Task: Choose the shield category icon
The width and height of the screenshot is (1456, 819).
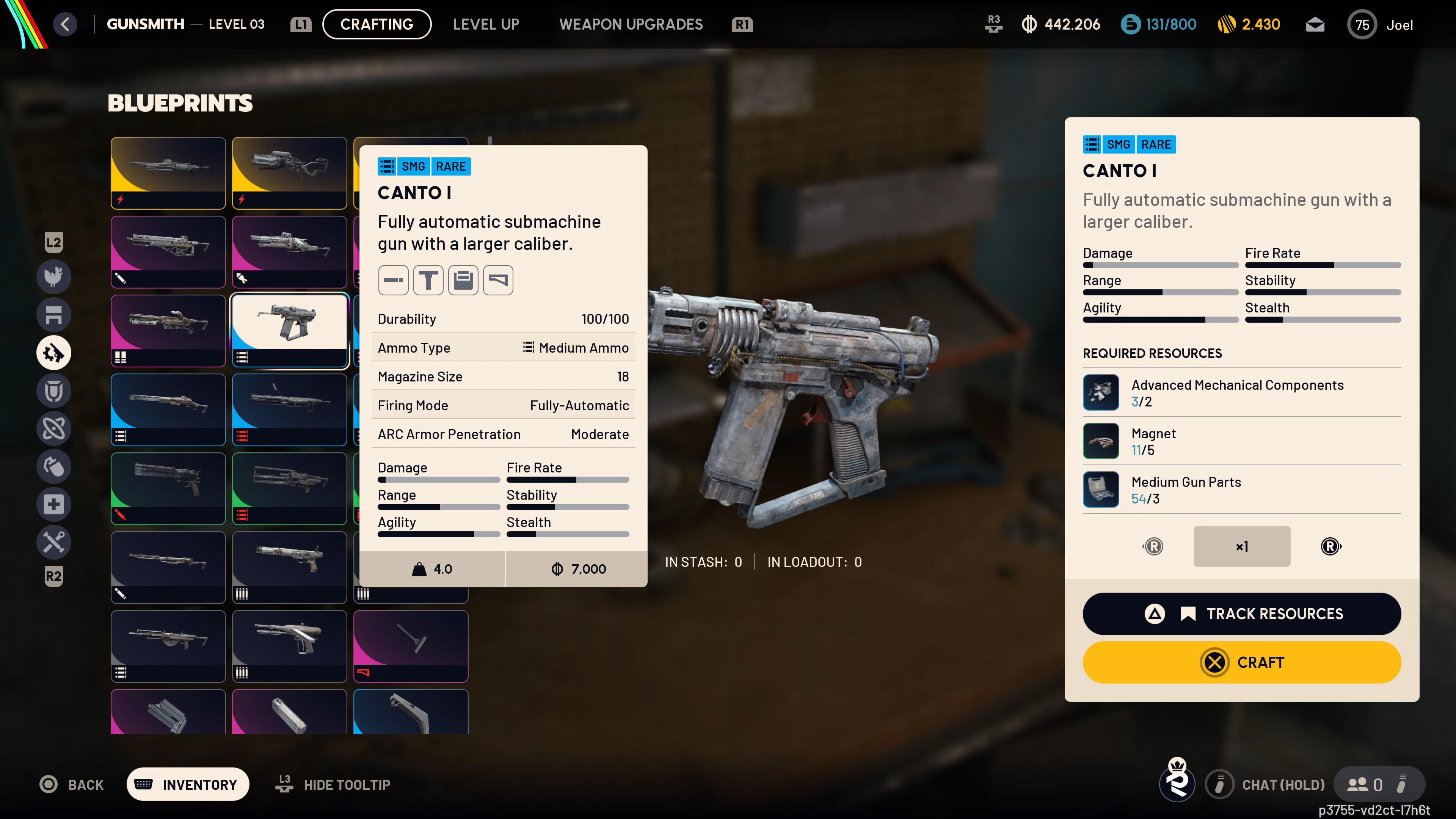Action: [x=54, y=391]
